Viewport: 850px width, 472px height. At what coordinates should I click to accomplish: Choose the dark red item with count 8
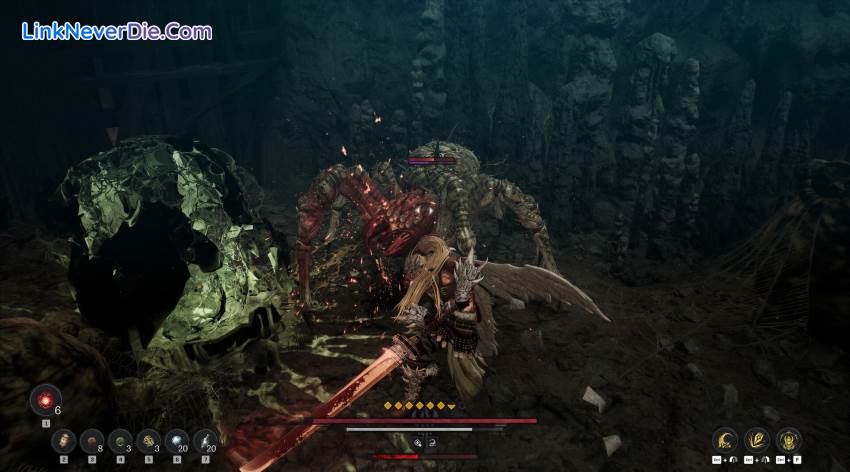click(x=92, y=440)
